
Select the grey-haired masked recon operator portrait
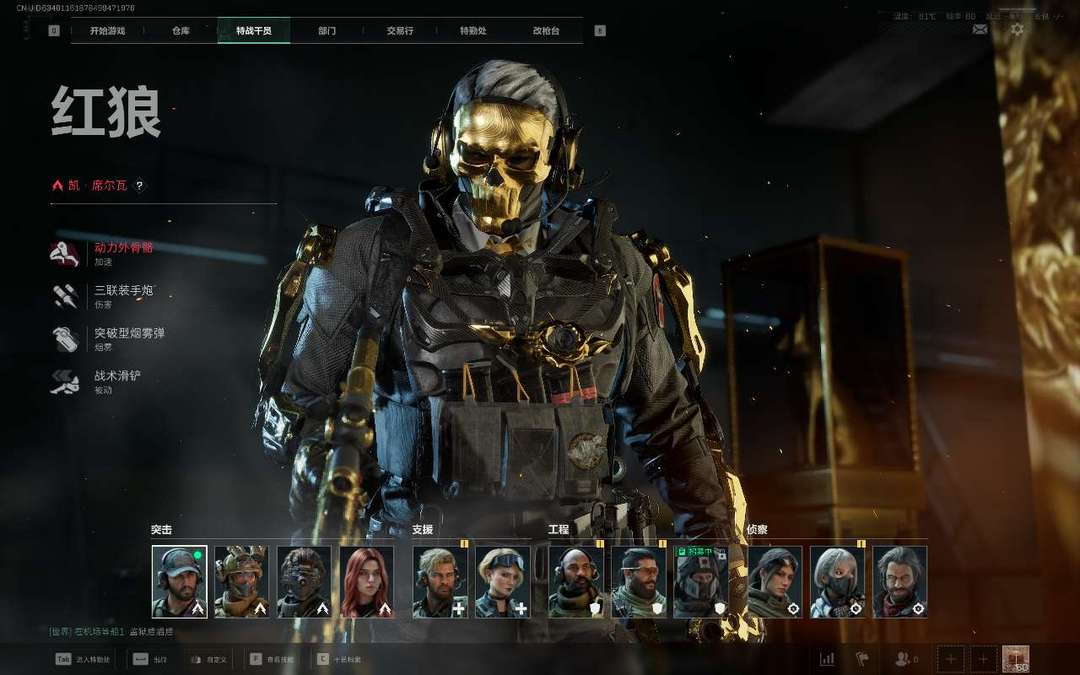coord(837,582)
